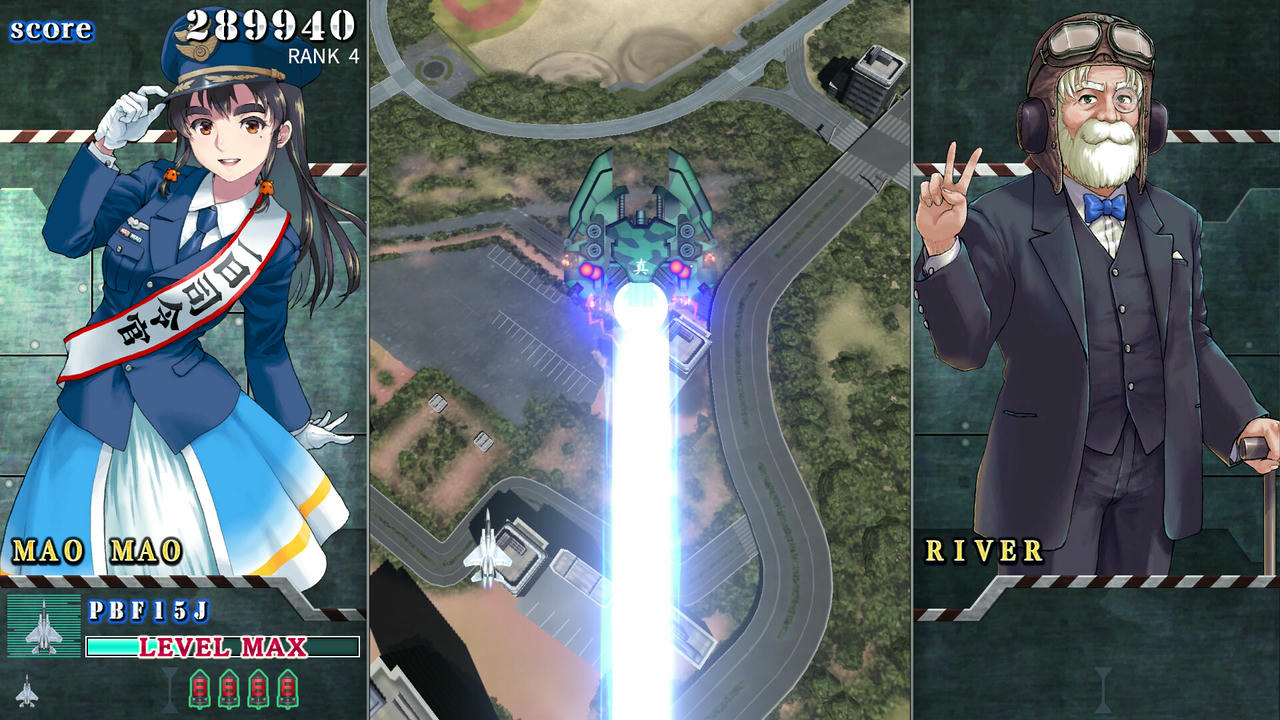Click the hourglass marker near the bomb stock

(x=168, y=688)
